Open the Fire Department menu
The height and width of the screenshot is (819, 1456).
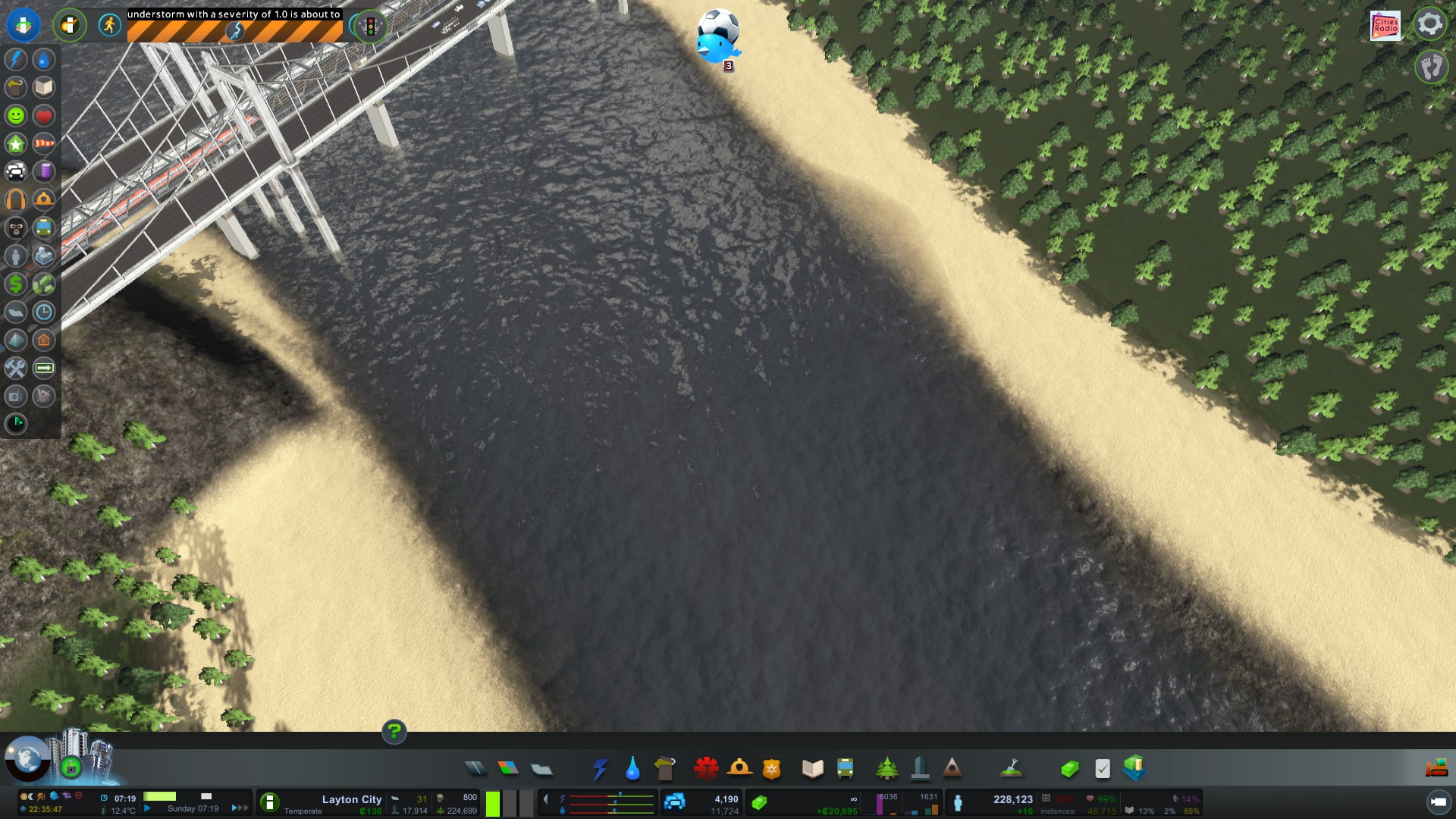[739, 769]
